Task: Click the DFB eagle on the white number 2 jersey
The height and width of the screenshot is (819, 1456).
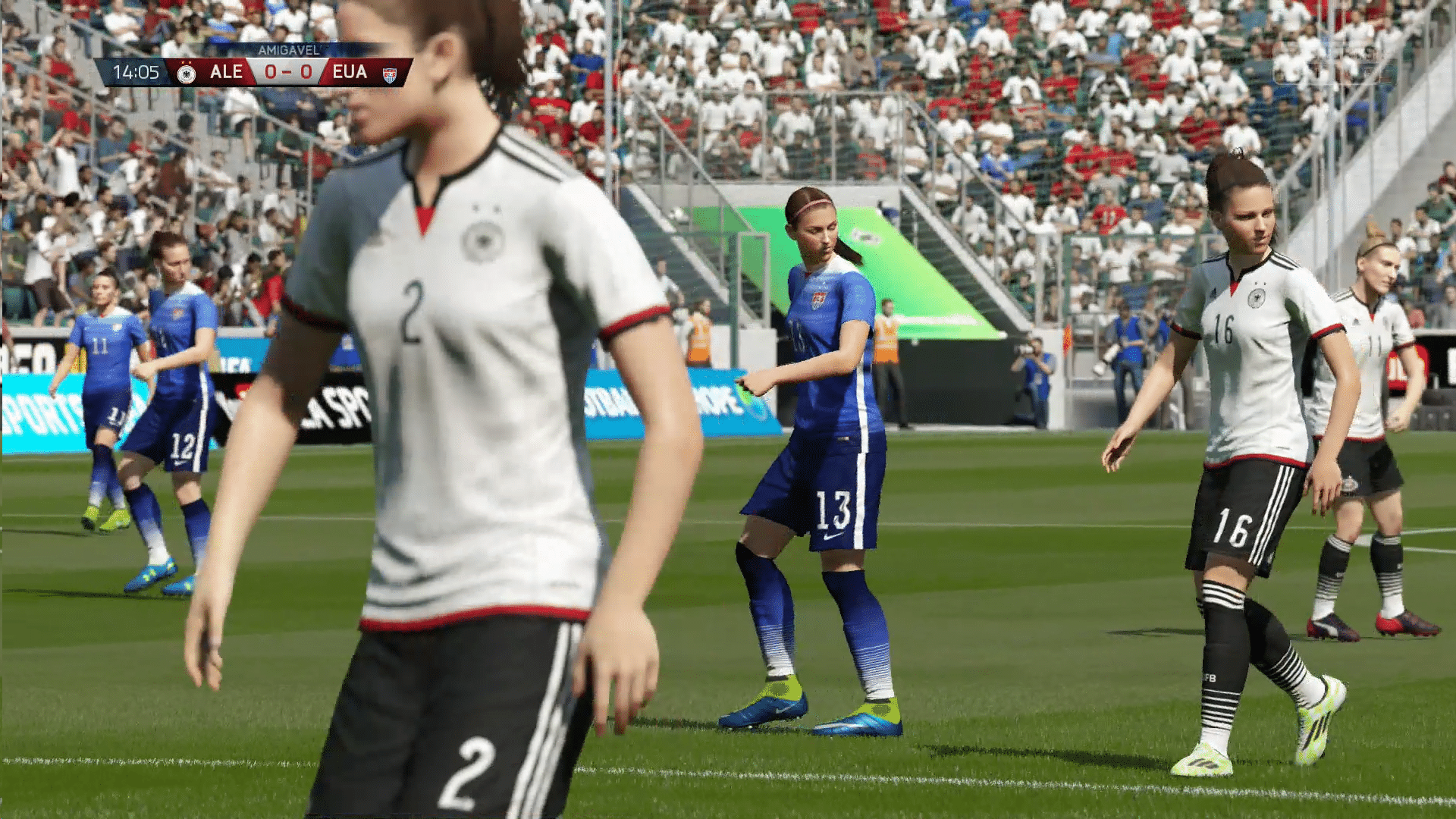Action: tap(483, 240)
